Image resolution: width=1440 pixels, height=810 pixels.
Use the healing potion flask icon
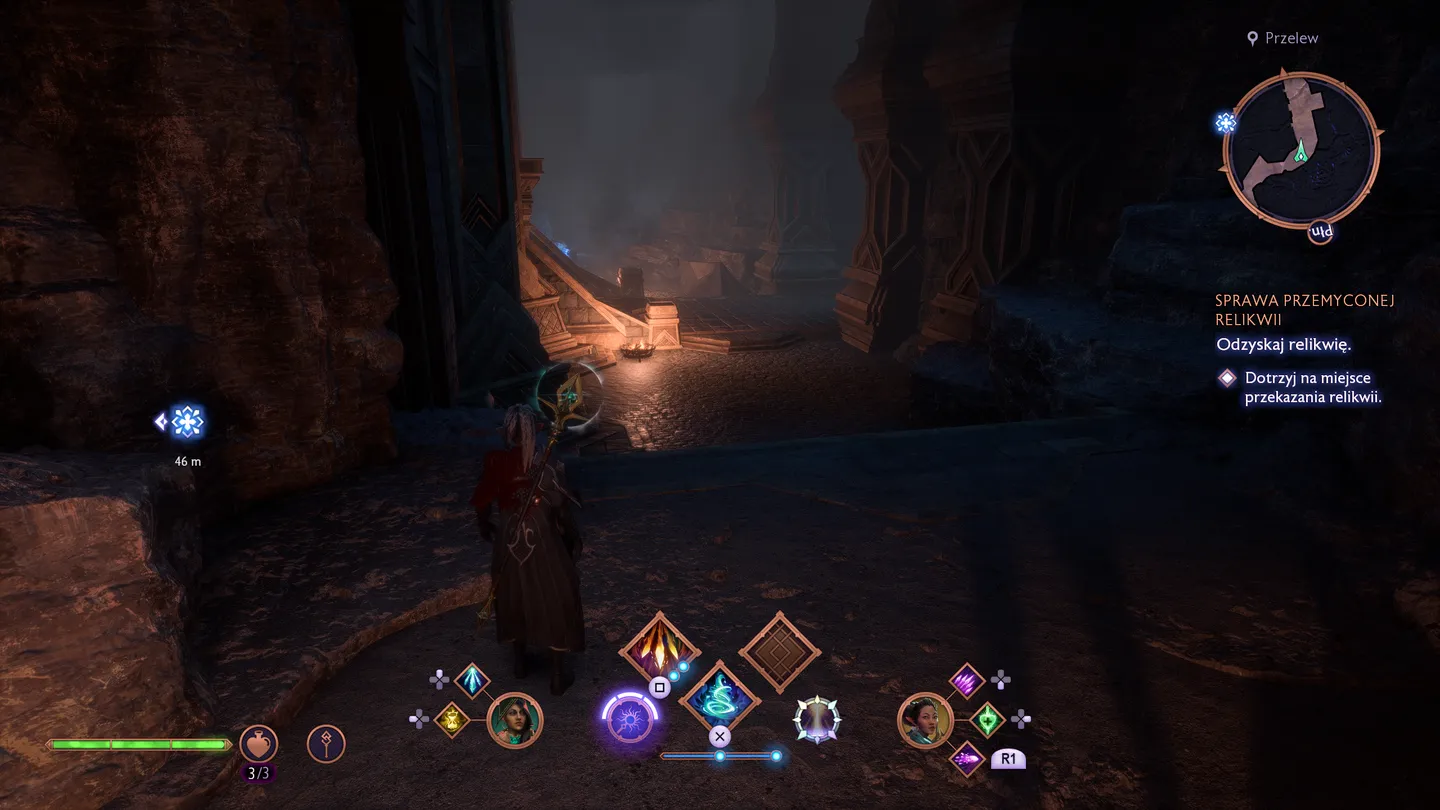[259, 744]
